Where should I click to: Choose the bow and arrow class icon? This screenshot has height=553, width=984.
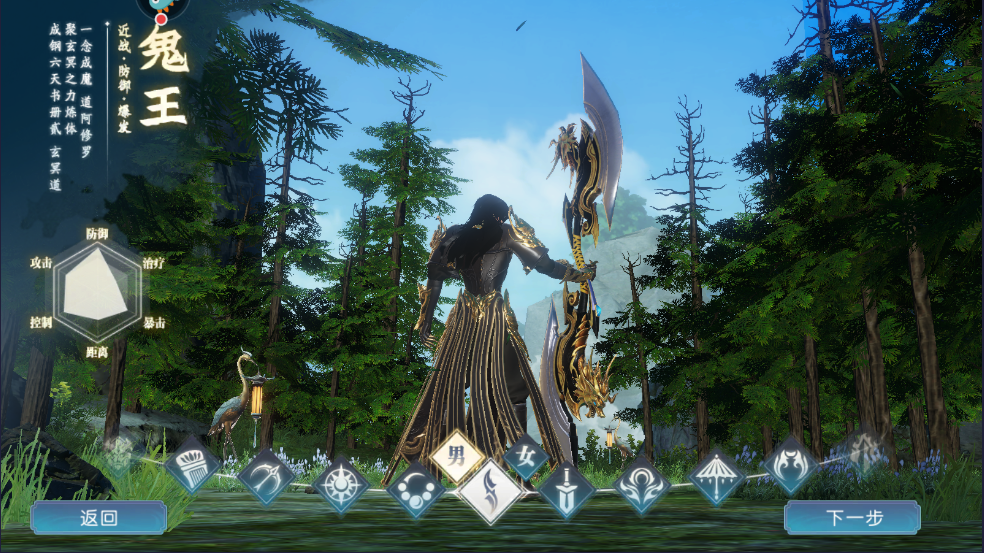point(266,475)
